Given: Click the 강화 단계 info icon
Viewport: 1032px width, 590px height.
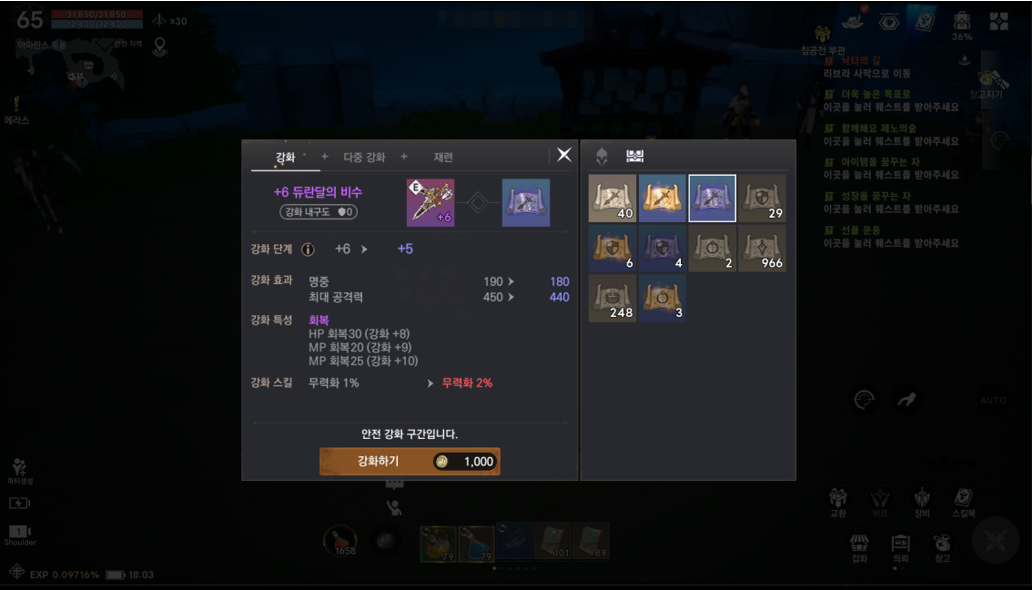Looking at the screenshot, I should coord(308,249).
